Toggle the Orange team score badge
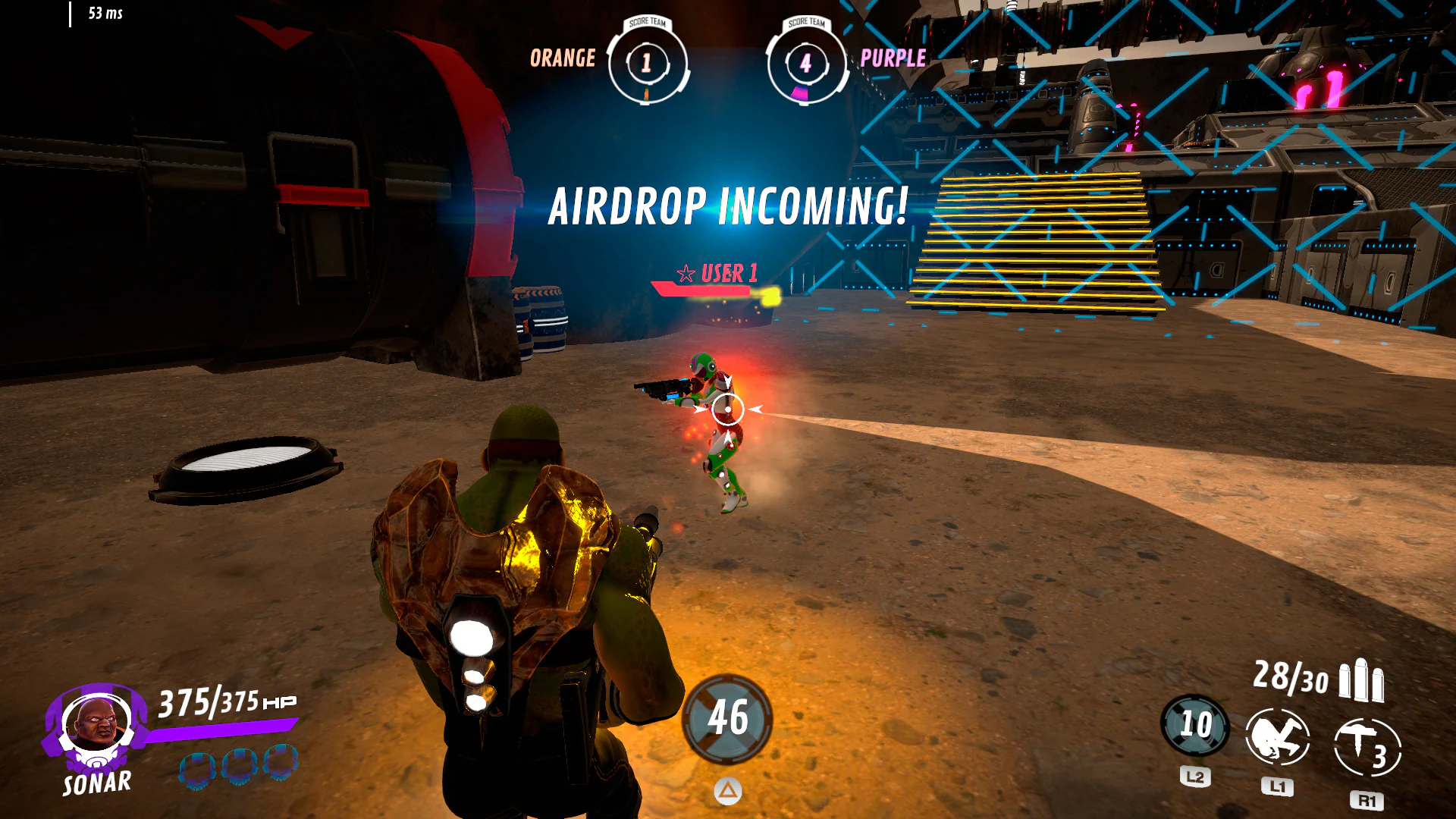This screenshot has height=819, width=1456. point(646,62)
